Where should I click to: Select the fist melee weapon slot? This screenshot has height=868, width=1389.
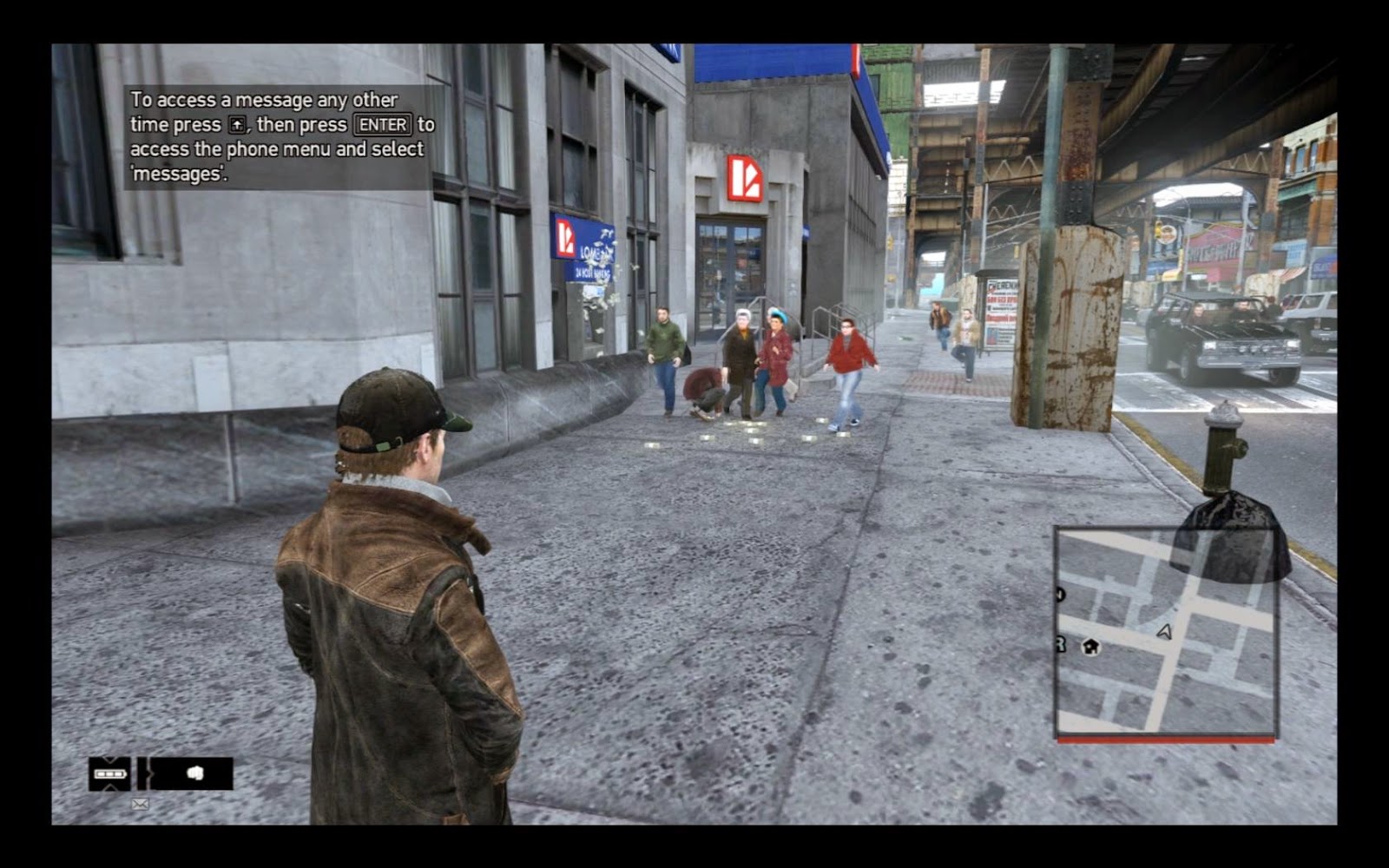[x=194, y=773]
